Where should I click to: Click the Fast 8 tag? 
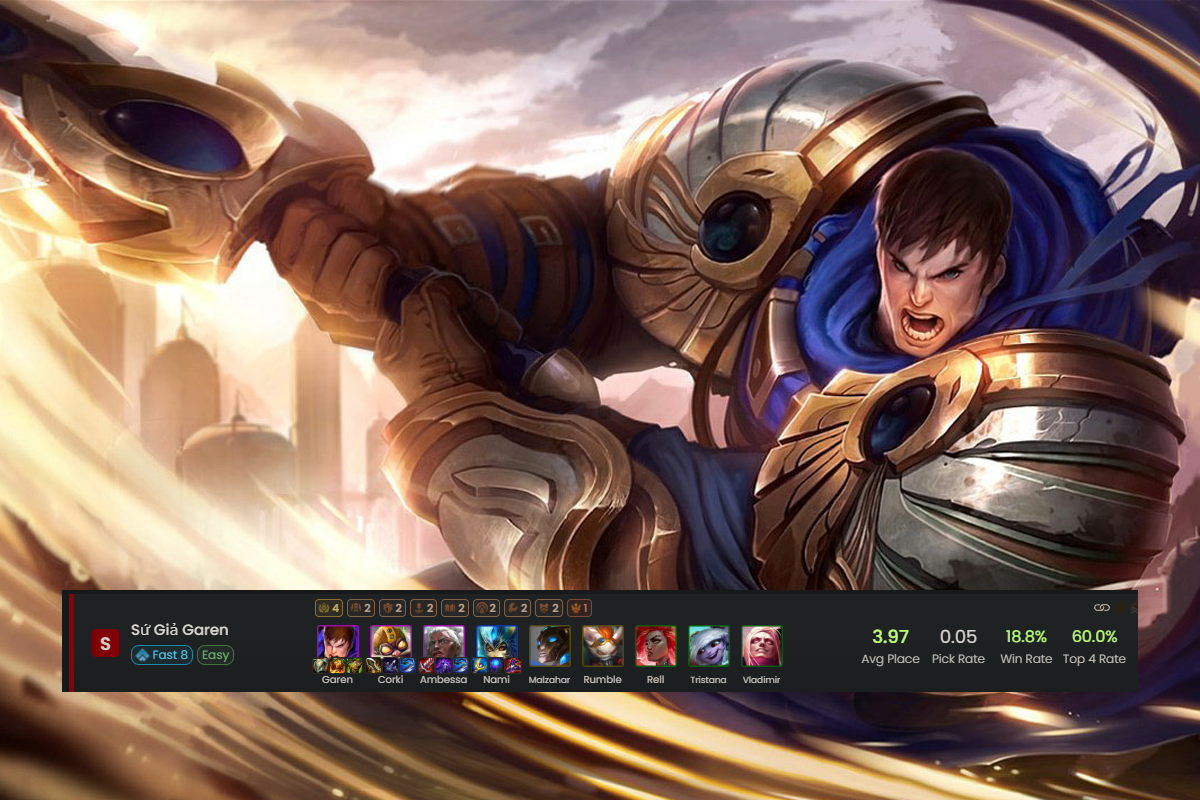pos(161,655)
